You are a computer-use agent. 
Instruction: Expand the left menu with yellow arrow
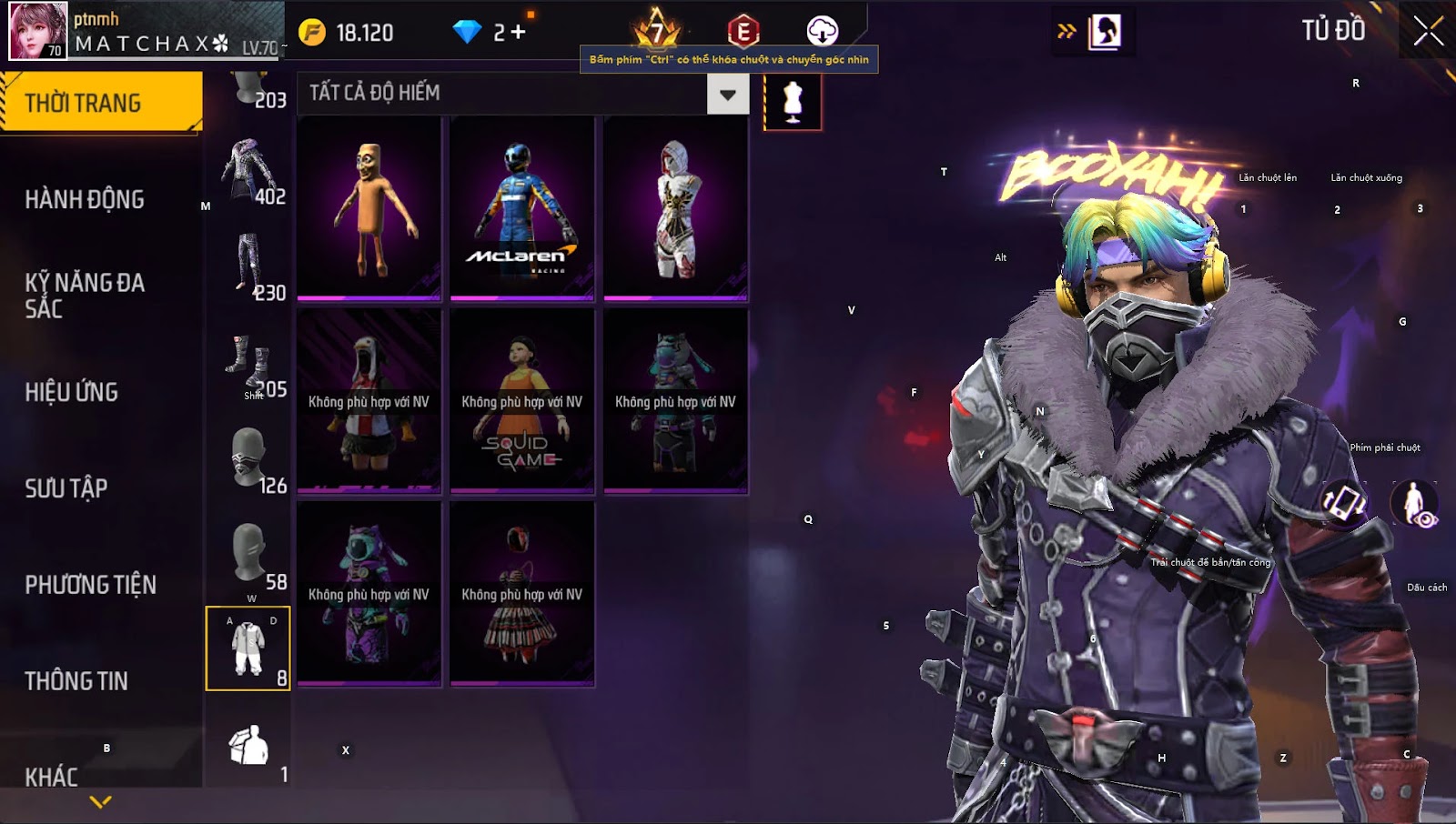click(x=101, y=802)
